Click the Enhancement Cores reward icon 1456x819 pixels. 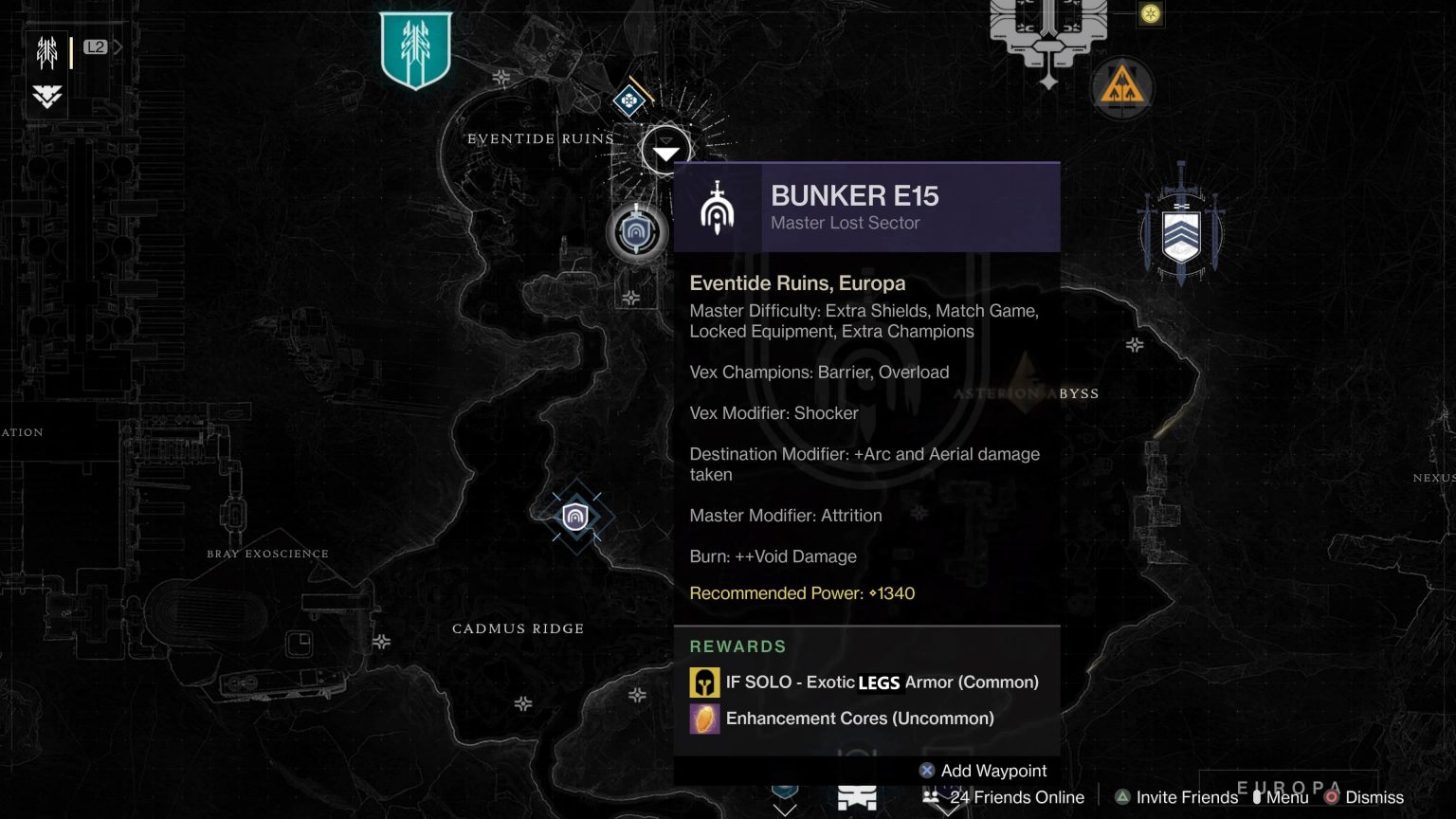coord(703,719)
